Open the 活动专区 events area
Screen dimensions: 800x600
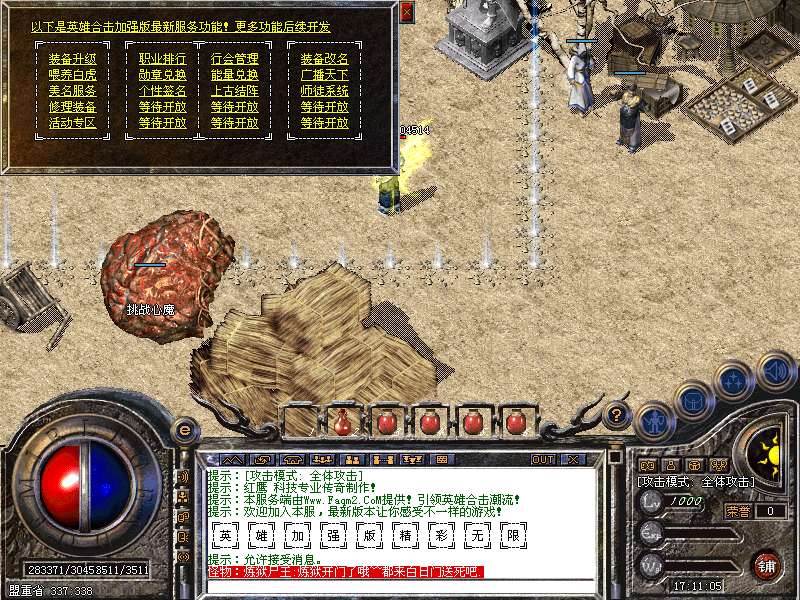pyautogui.click(x=73, y=123)
